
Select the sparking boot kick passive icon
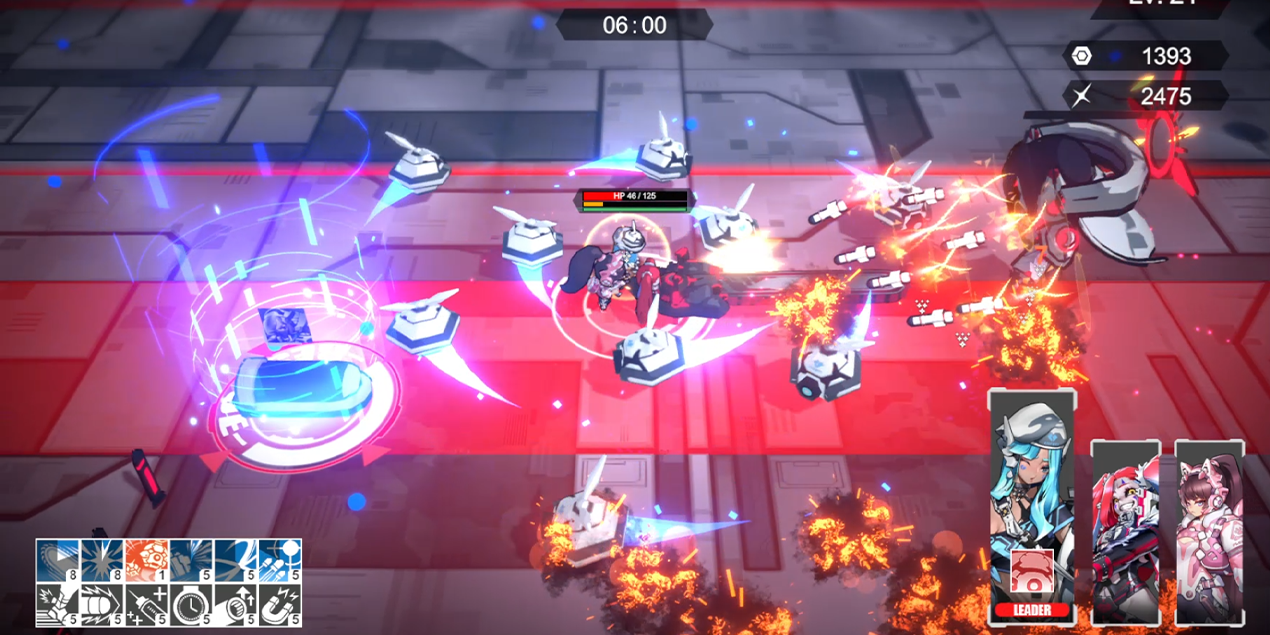click(57, 605)
